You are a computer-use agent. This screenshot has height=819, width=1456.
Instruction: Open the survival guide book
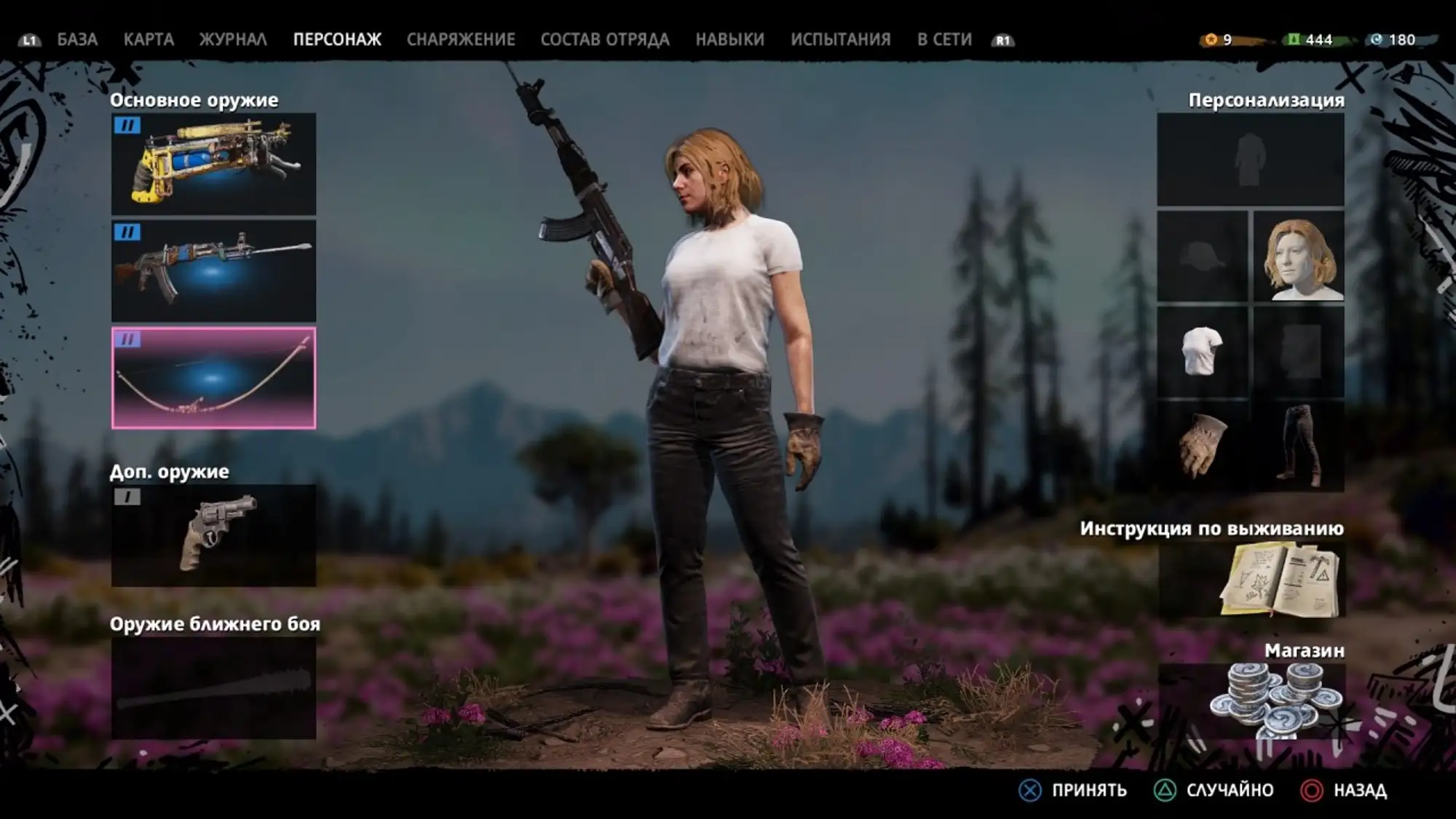point(1251,580)
